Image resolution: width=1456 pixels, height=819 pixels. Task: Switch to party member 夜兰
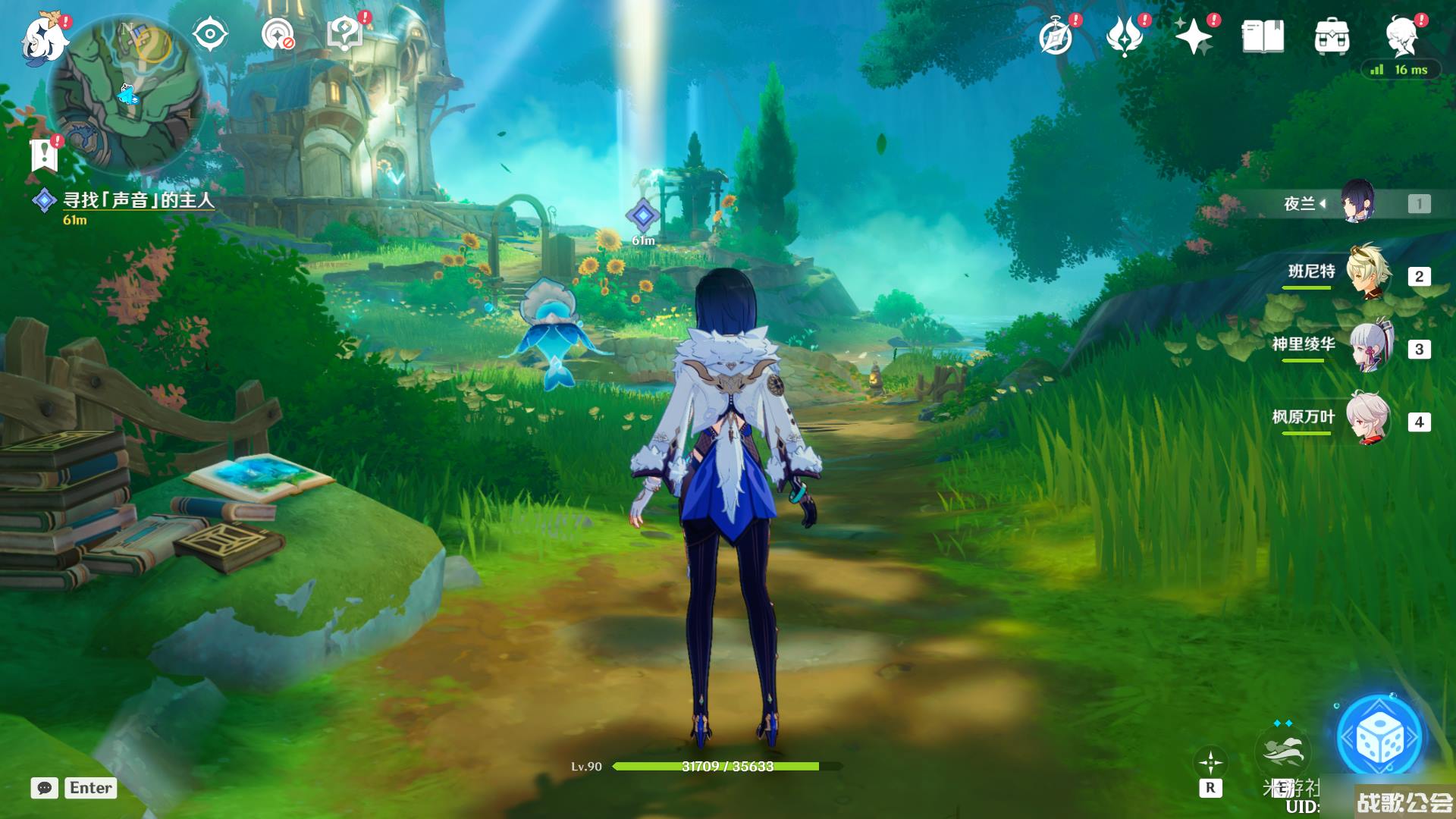[1357, 202]
